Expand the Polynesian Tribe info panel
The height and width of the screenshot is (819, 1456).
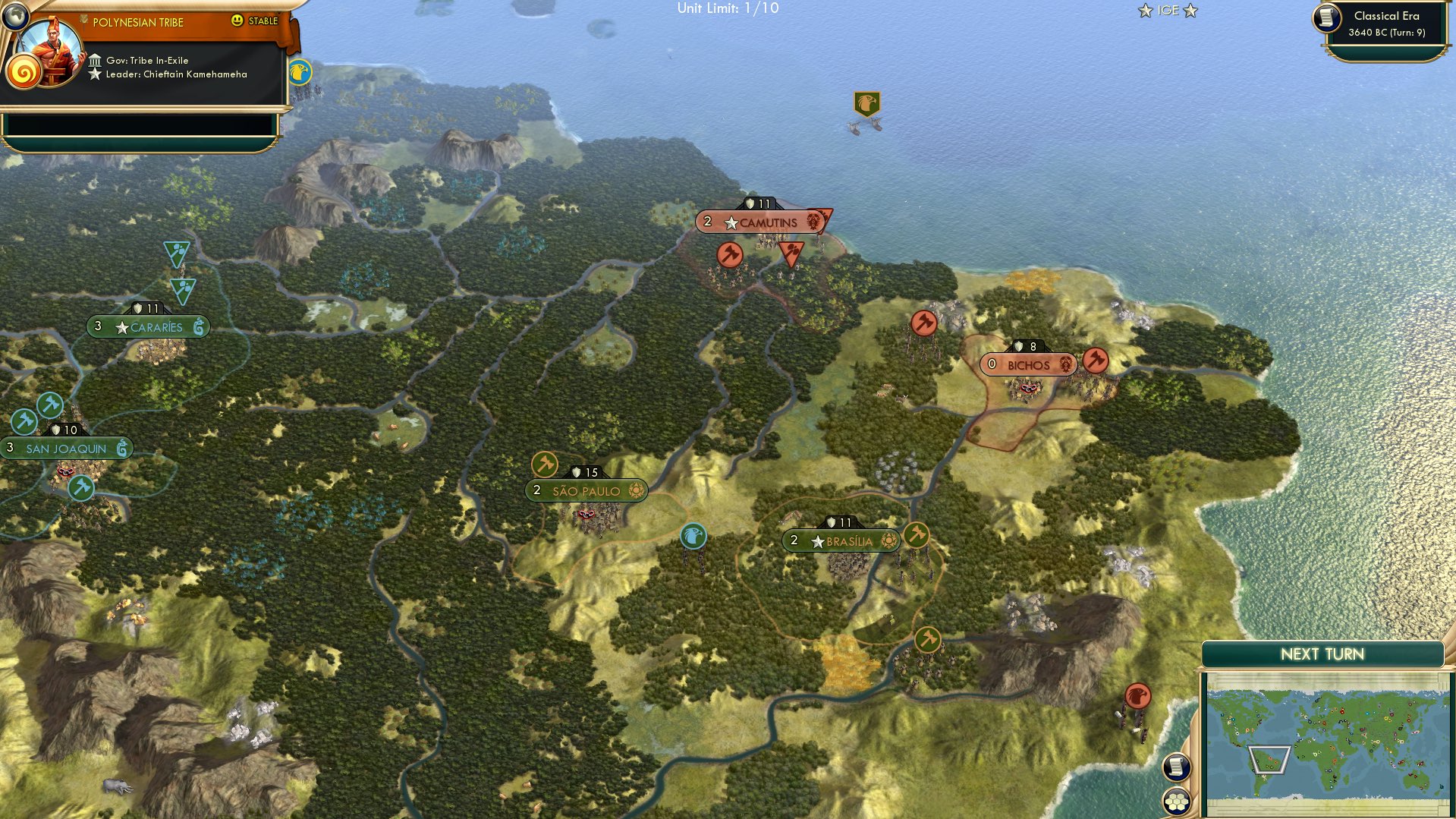click(137, 22)
